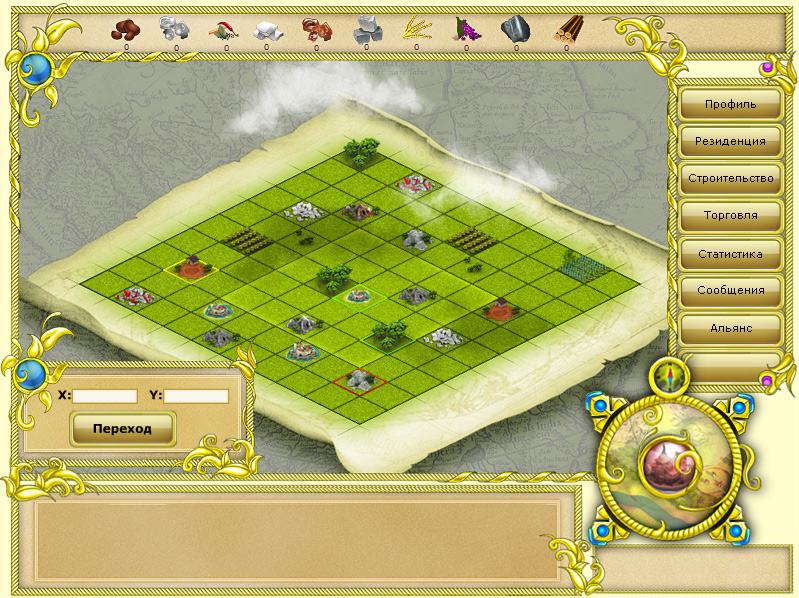Viewport: 799px width, 598px height.
Task: Click the empty message panel at the bottom
Action: point(296,540)
